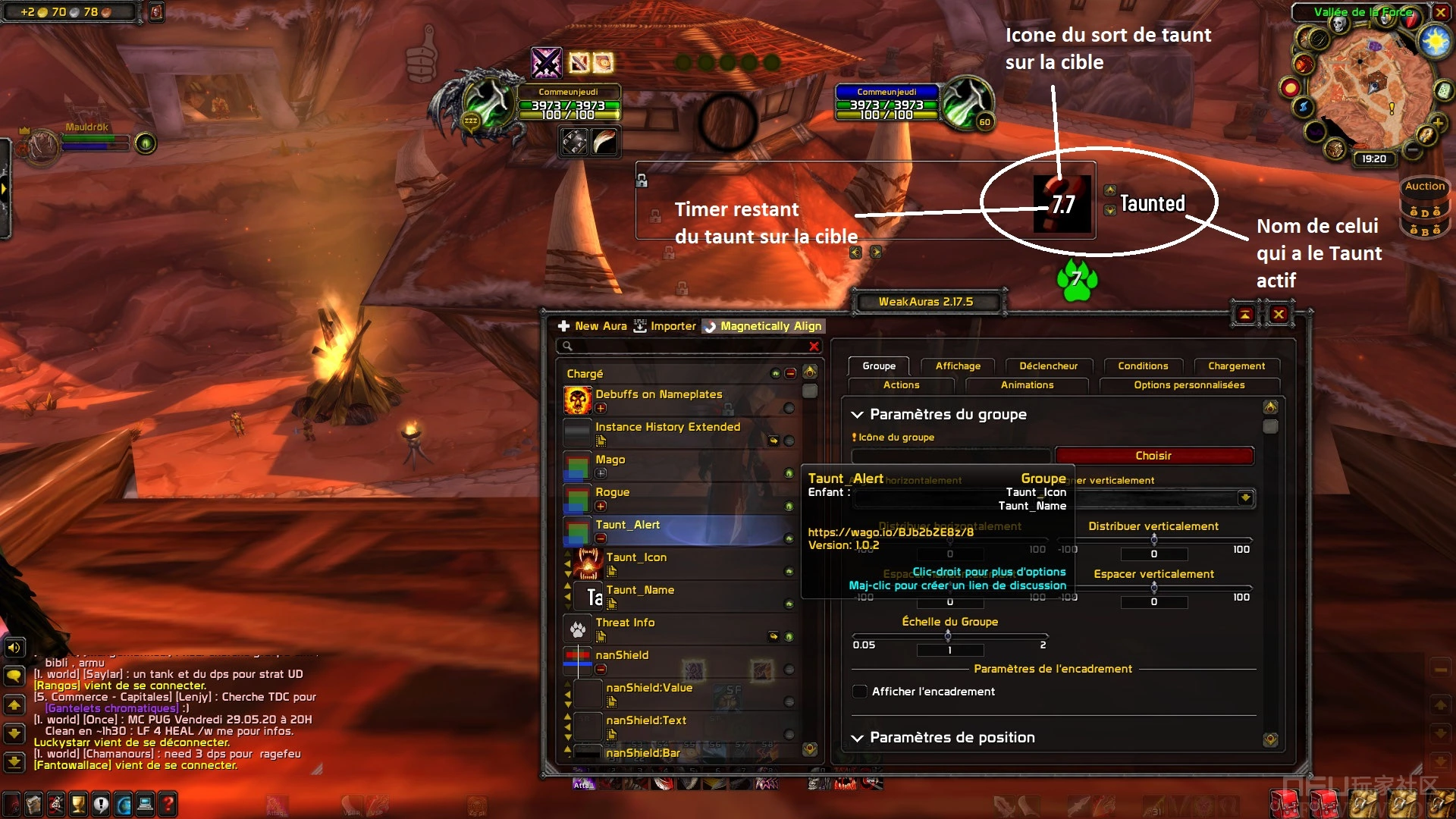The height and width of the screenshot is (819, 1456).
Task: Click the red Choisir button
Action: (x=1153, y=456)
